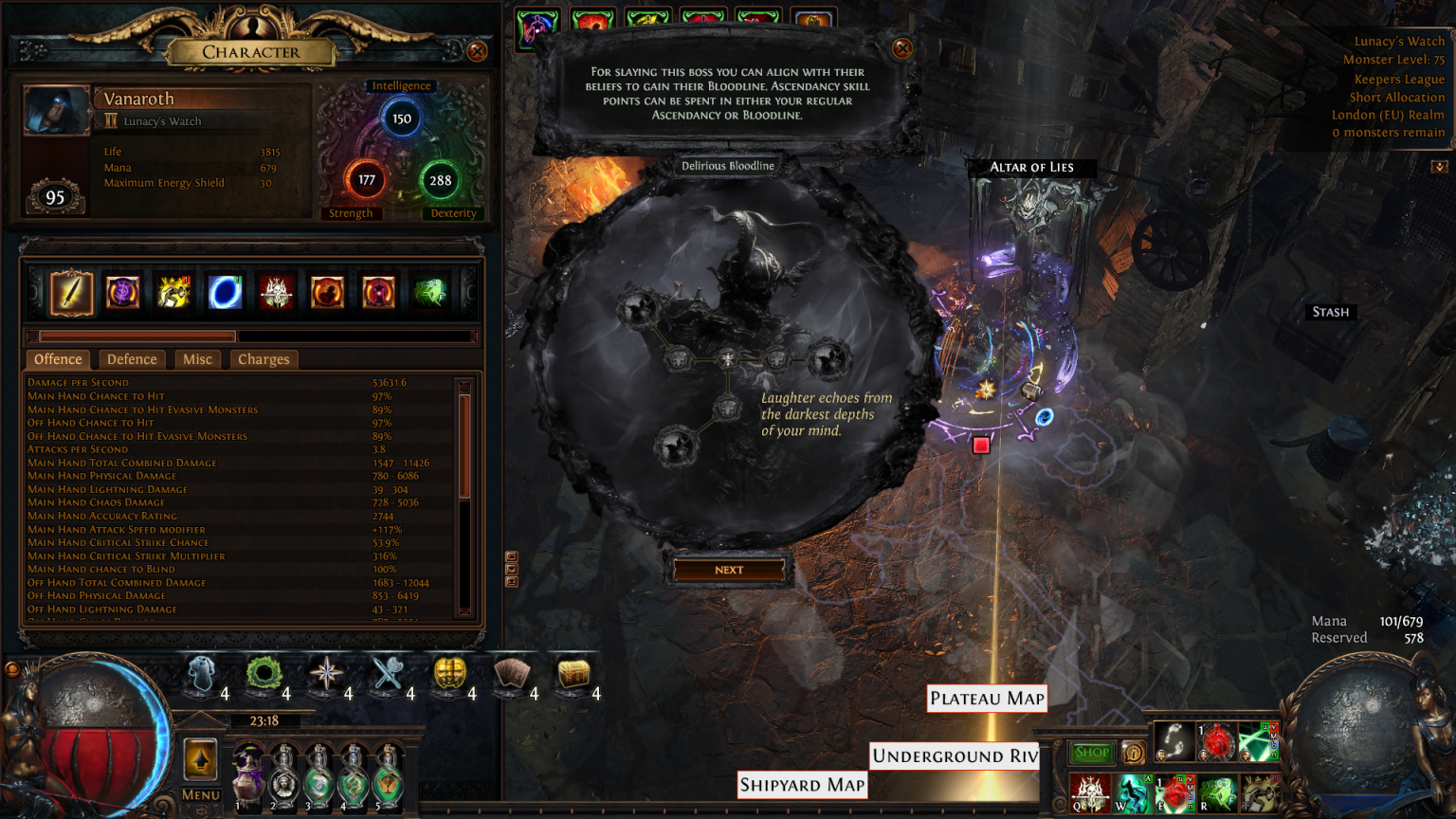Open the orange info speech-bubble button

pyautogui.click(x=1133, y=753)
